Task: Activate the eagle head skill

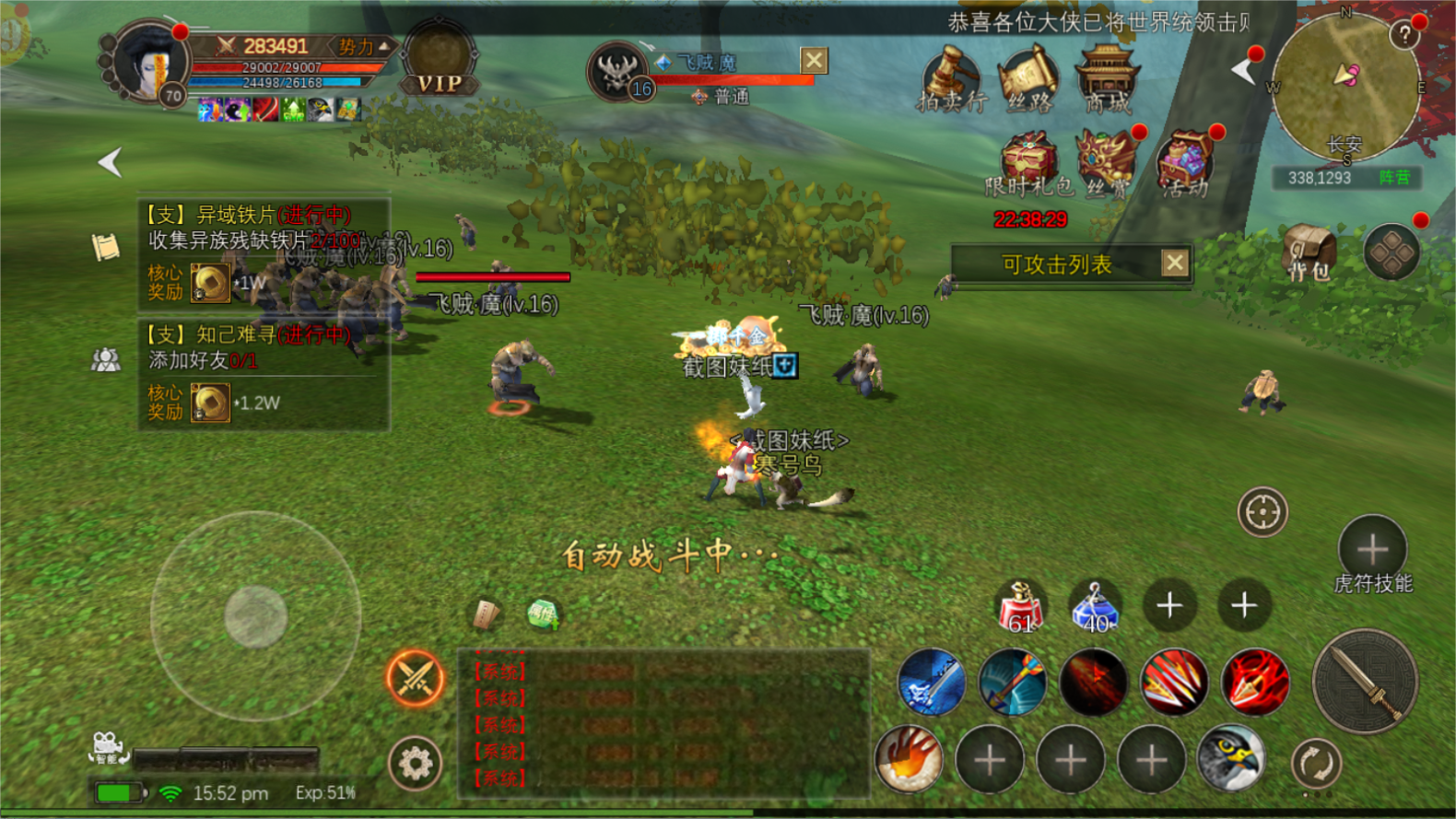Action: [1231, 759]
